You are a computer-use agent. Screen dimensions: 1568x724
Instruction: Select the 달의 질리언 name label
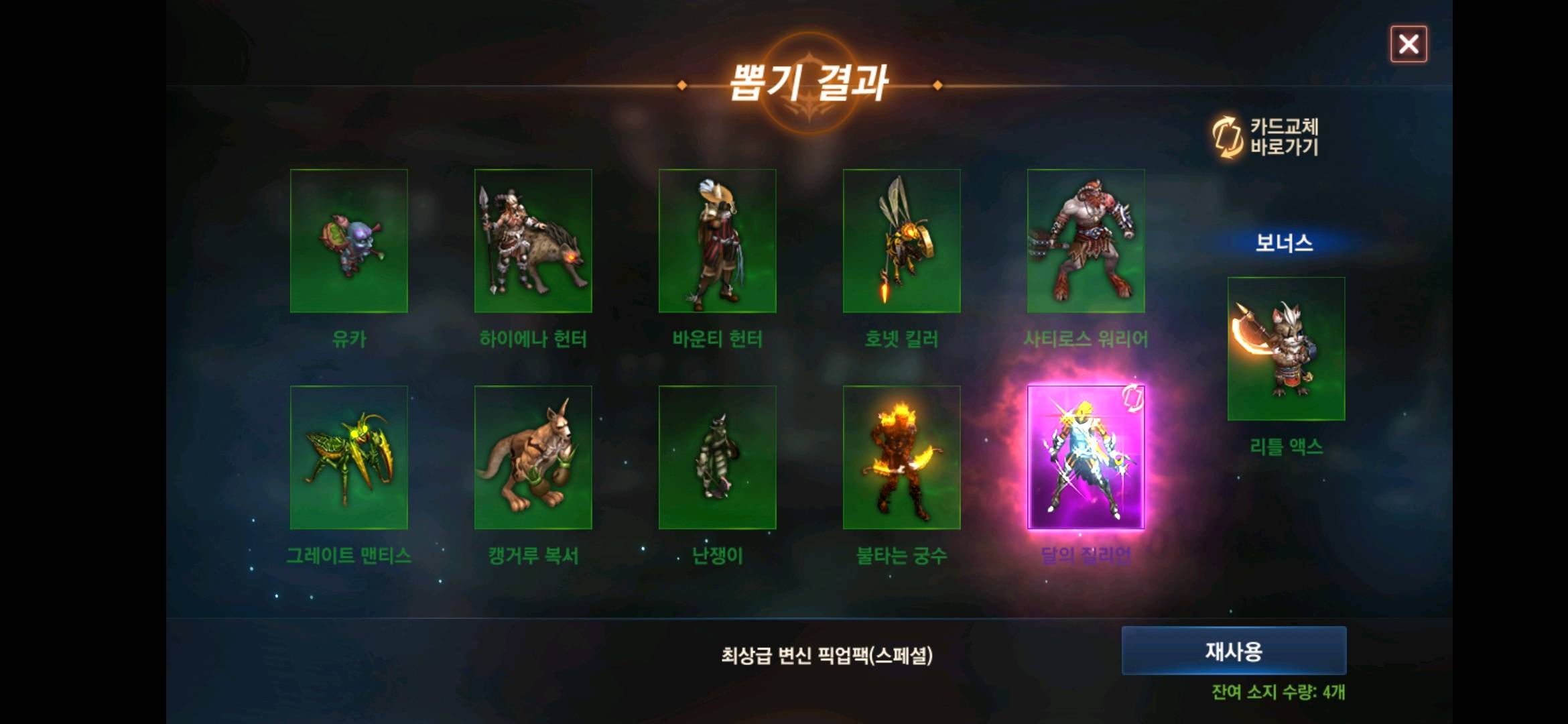click(1086, 554)
